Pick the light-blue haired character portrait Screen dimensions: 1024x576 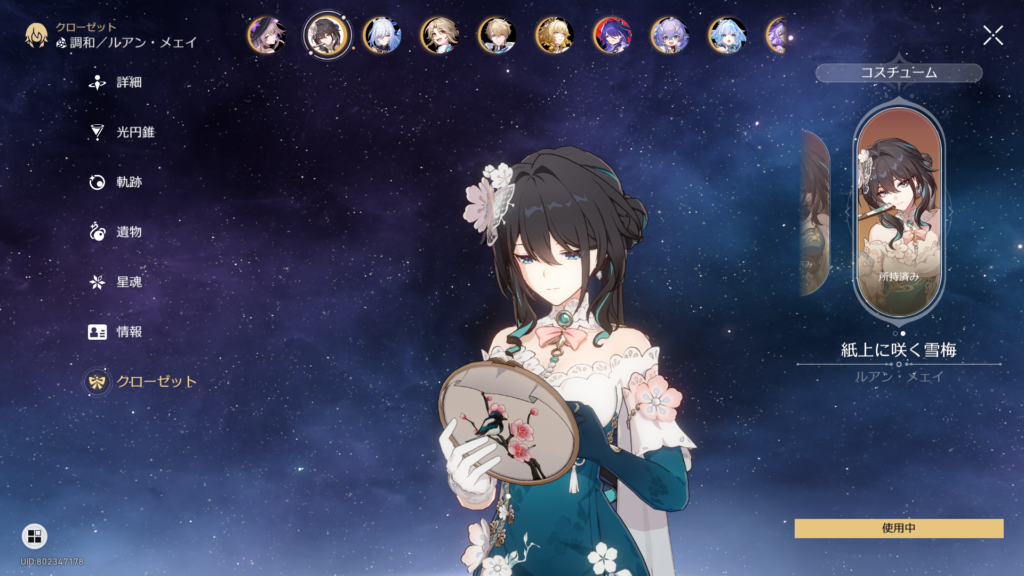727,36
